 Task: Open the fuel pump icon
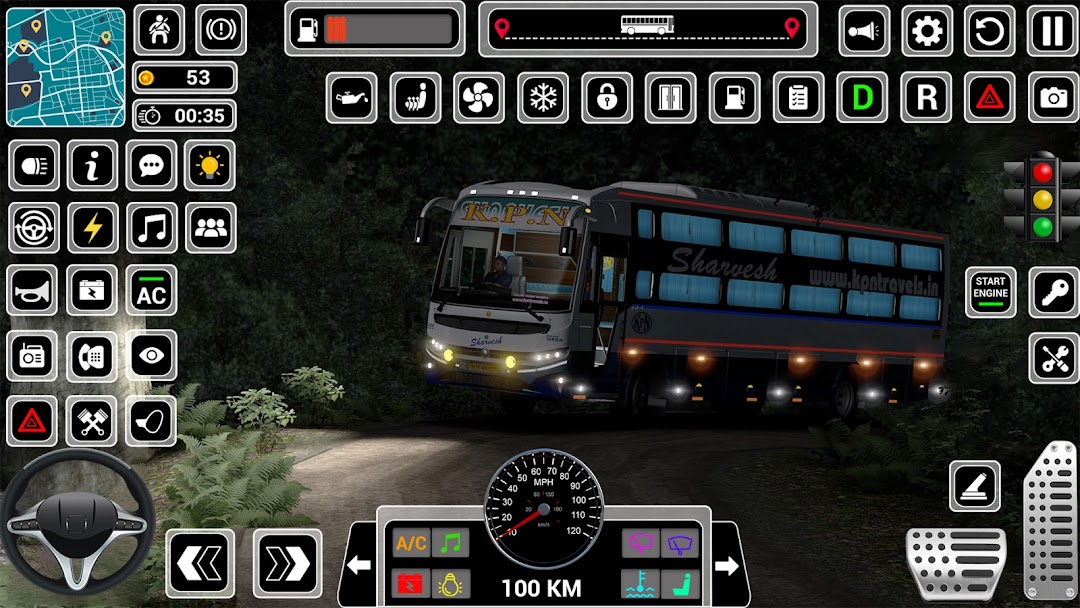[734, 98]
